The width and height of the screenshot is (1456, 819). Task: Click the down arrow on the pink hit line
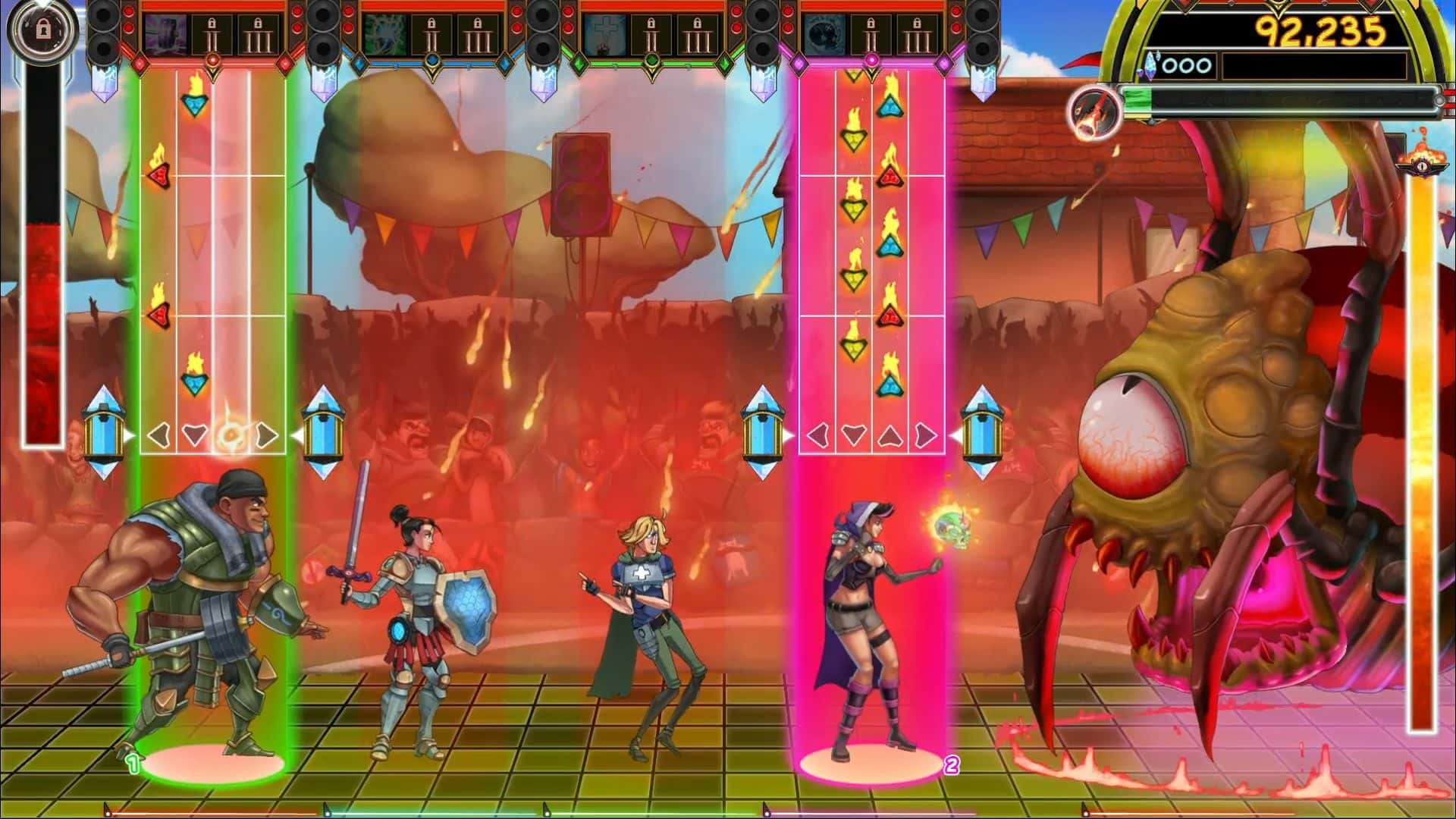855,435
